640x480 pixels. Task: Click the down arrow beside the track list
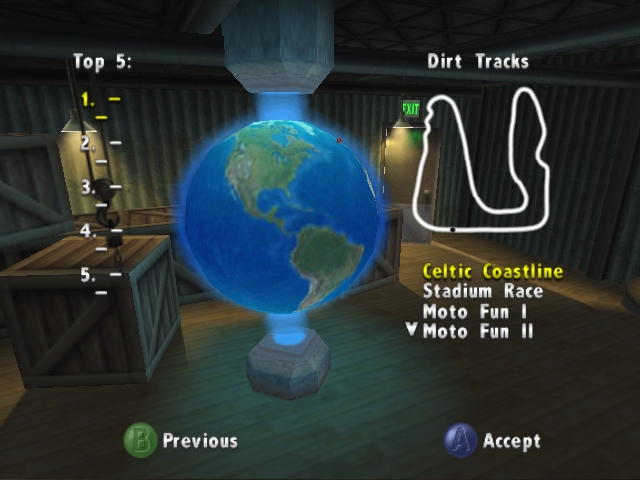(411, 330)
